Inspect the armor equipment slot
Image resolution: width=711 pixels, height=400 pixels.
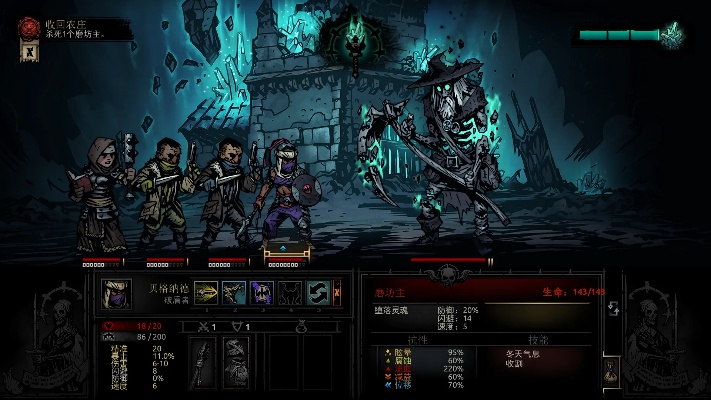(235, 361)
